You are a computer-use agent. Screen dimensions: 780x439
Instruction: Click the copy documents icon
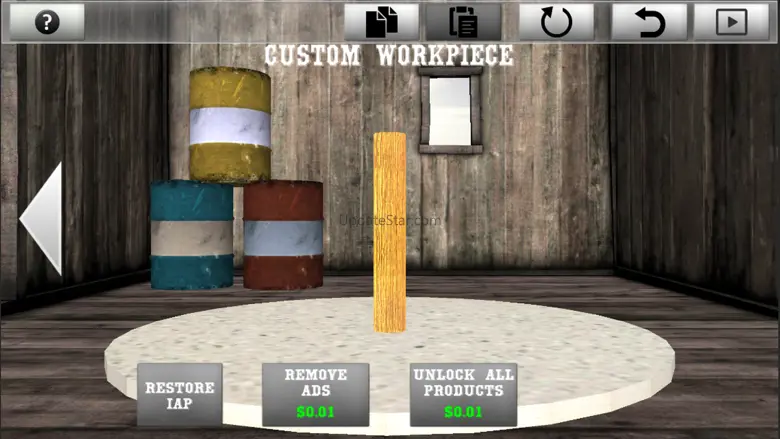pos(382,22)
